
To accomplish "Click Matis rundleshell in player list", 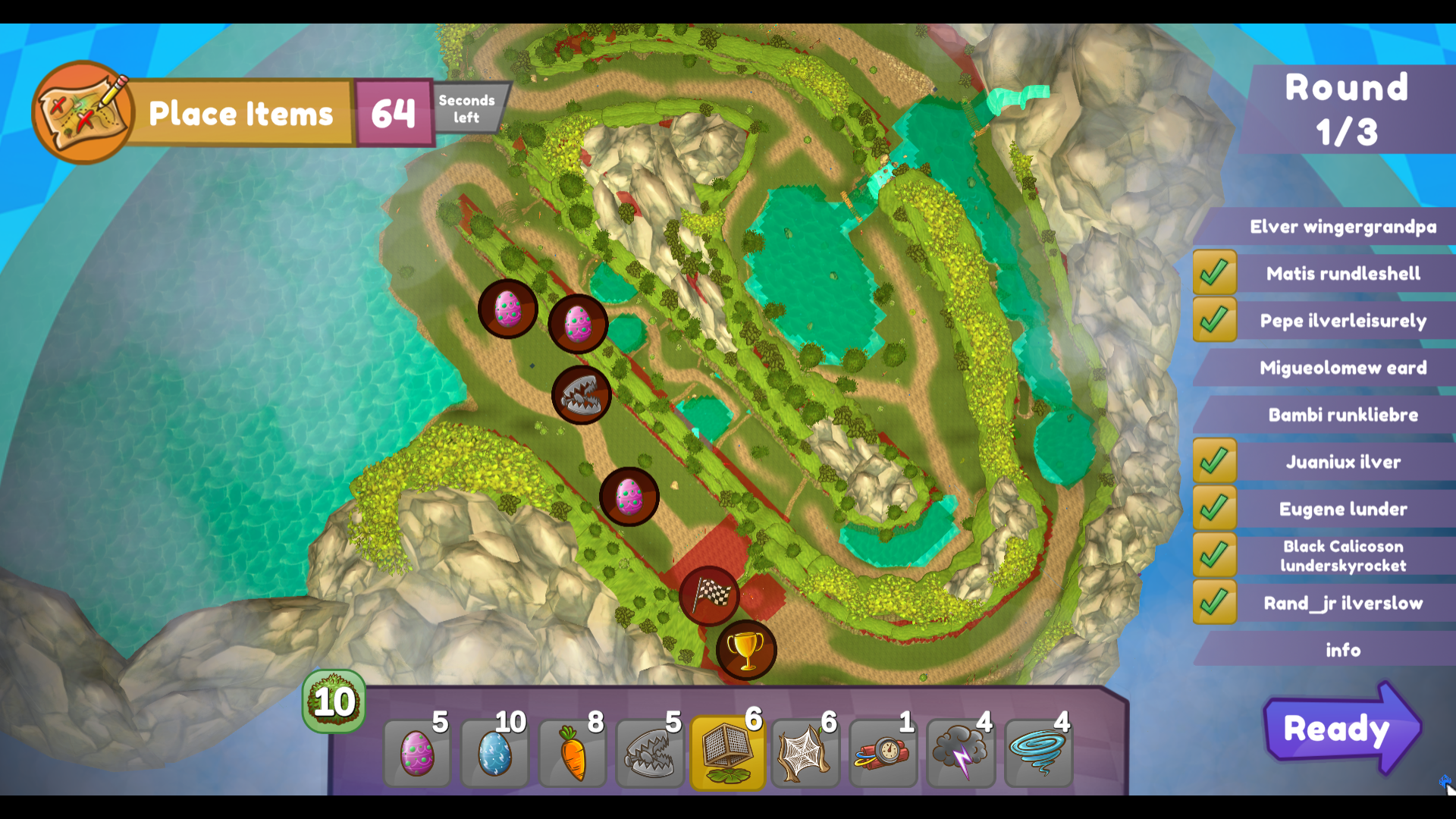I will coord(1342,274).
